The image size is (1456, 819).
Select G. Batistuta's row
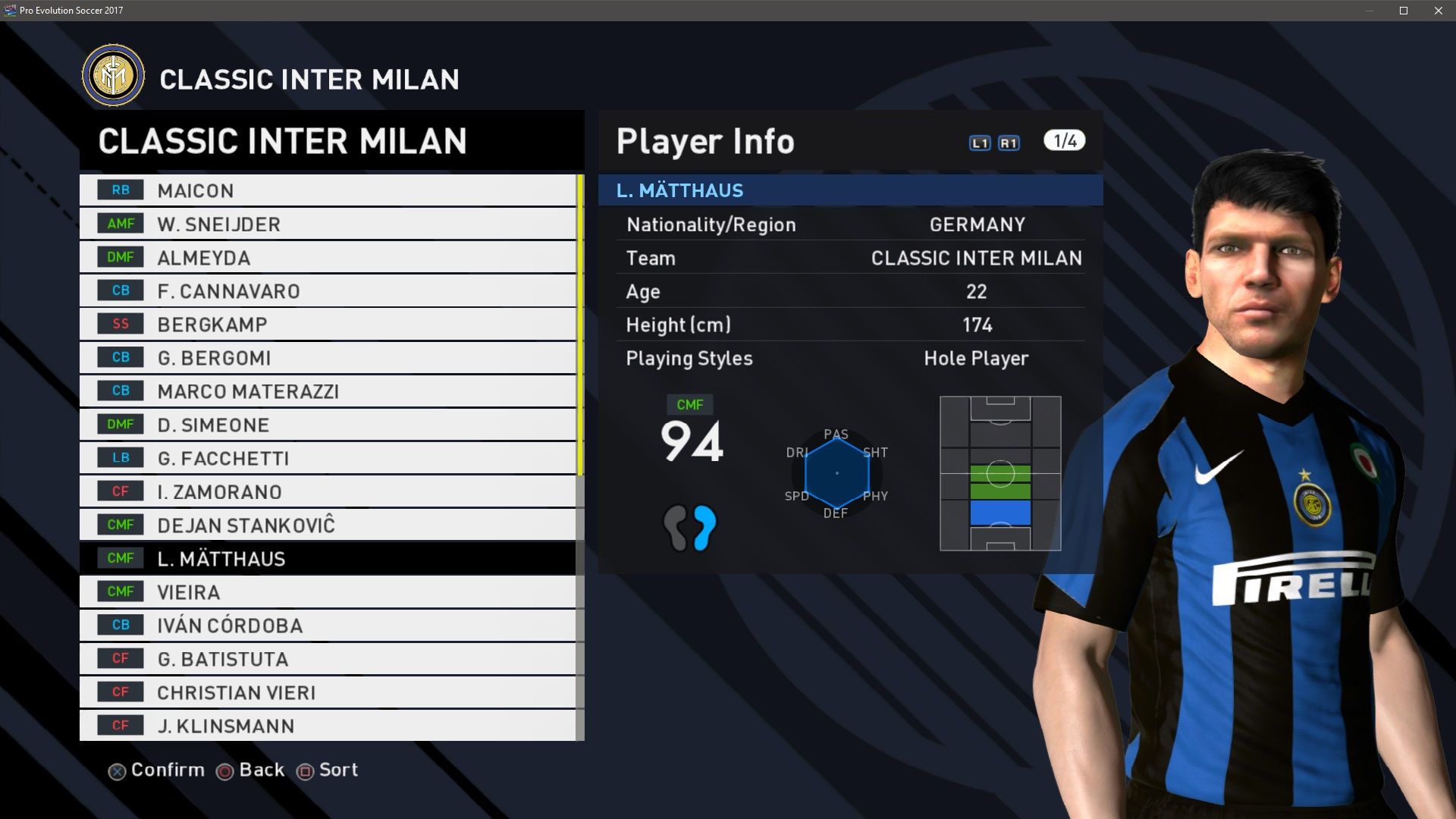pyautogui.click(x=328, y=658)
